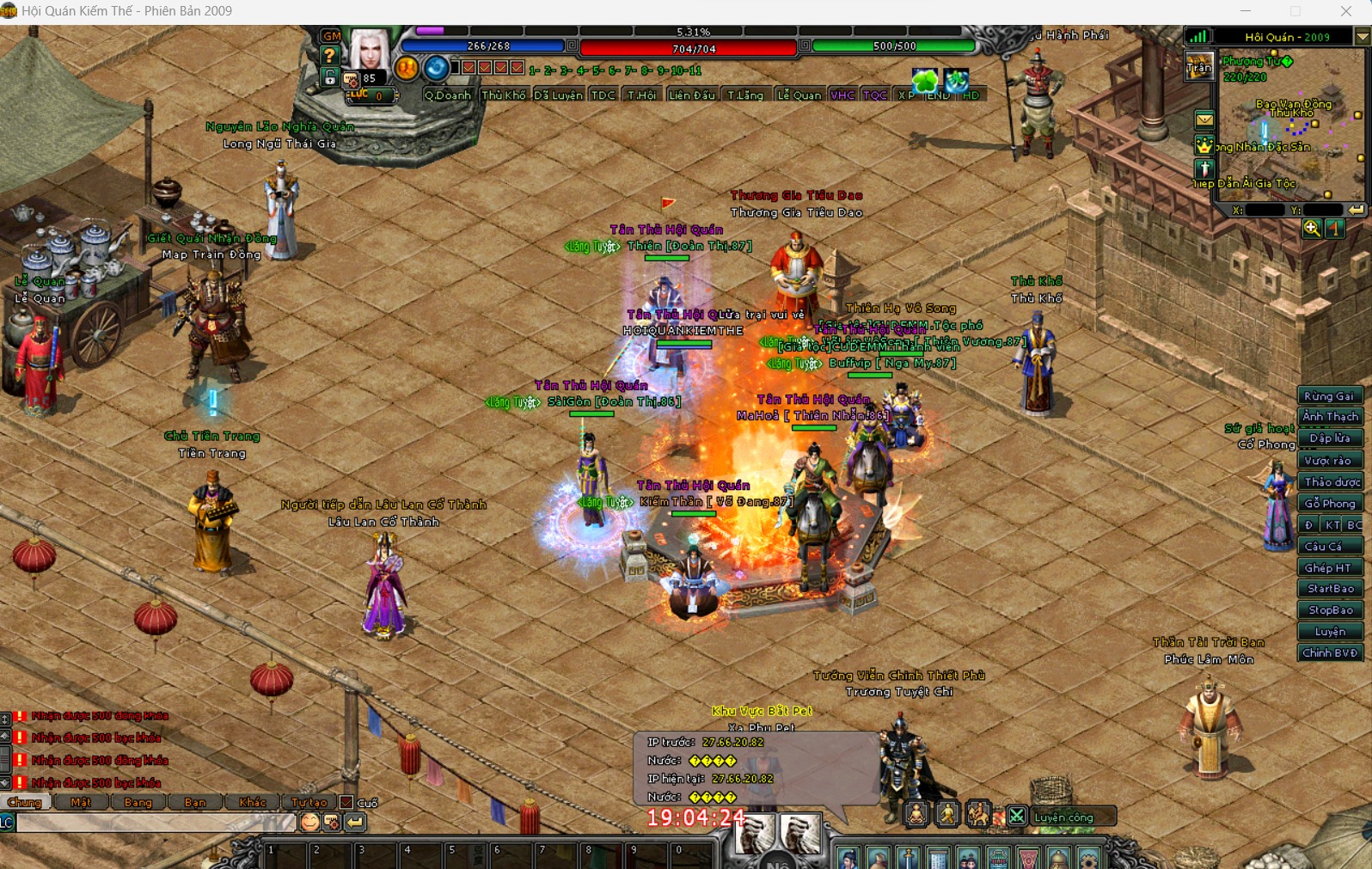Screen dimensions: 1372x869
Task: Click the crown ranking icon under the envelope
Action: pos(1204,145)
